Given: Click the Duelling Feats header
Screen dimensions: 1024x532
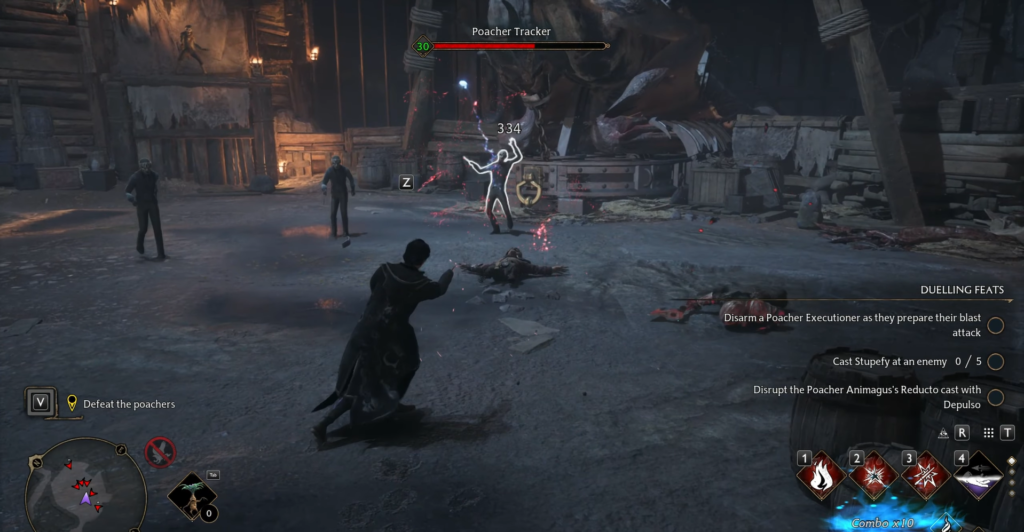Looking at the screenshot, I should click(961, 290).
